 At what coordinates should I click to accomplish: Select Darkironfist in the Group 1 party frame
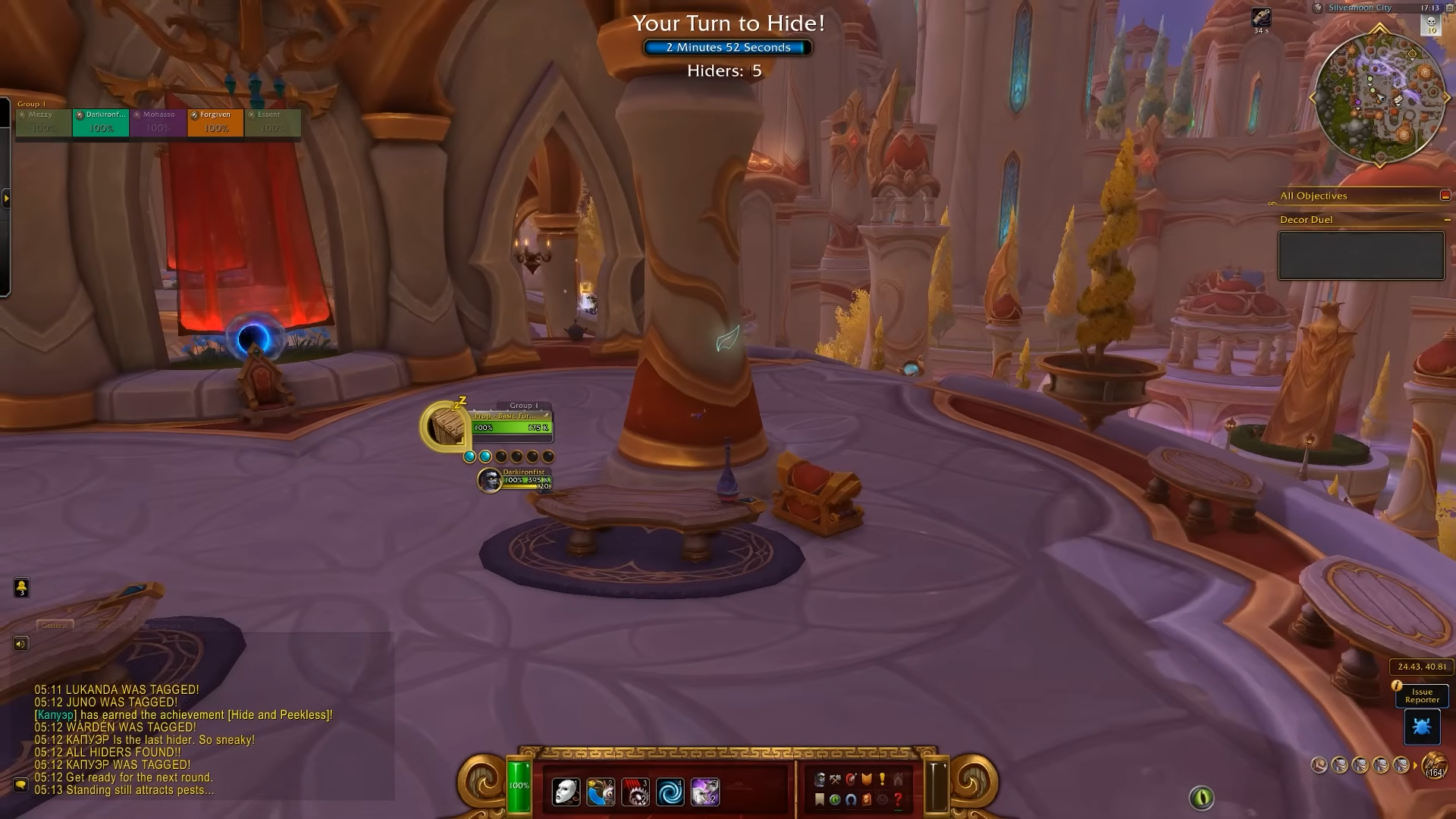pos(101,123)
